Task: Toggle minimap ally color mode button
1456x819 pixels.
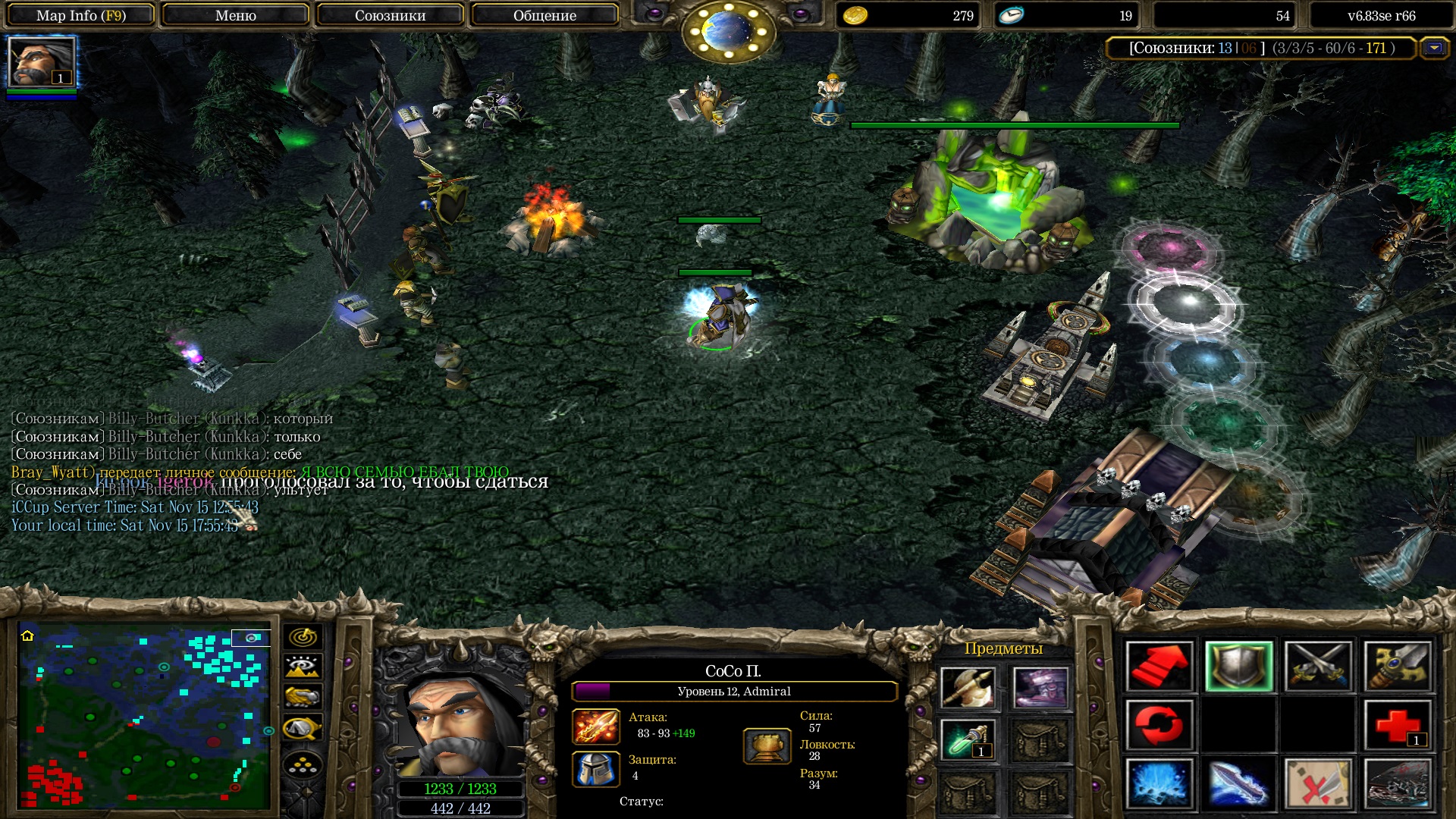Action: pyautogui.click(x=303, y=697)
